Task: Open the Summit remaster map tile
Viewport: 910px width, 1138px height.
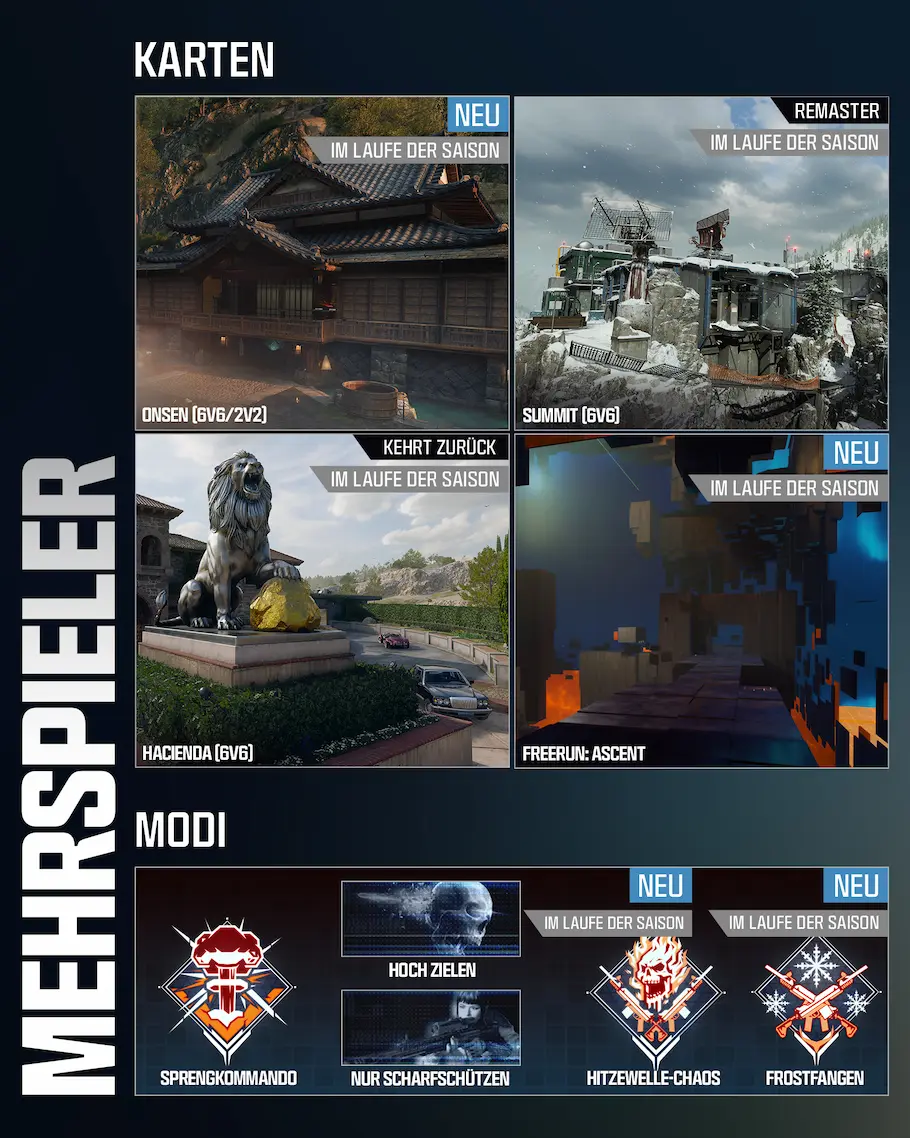Action: (701, 265)
